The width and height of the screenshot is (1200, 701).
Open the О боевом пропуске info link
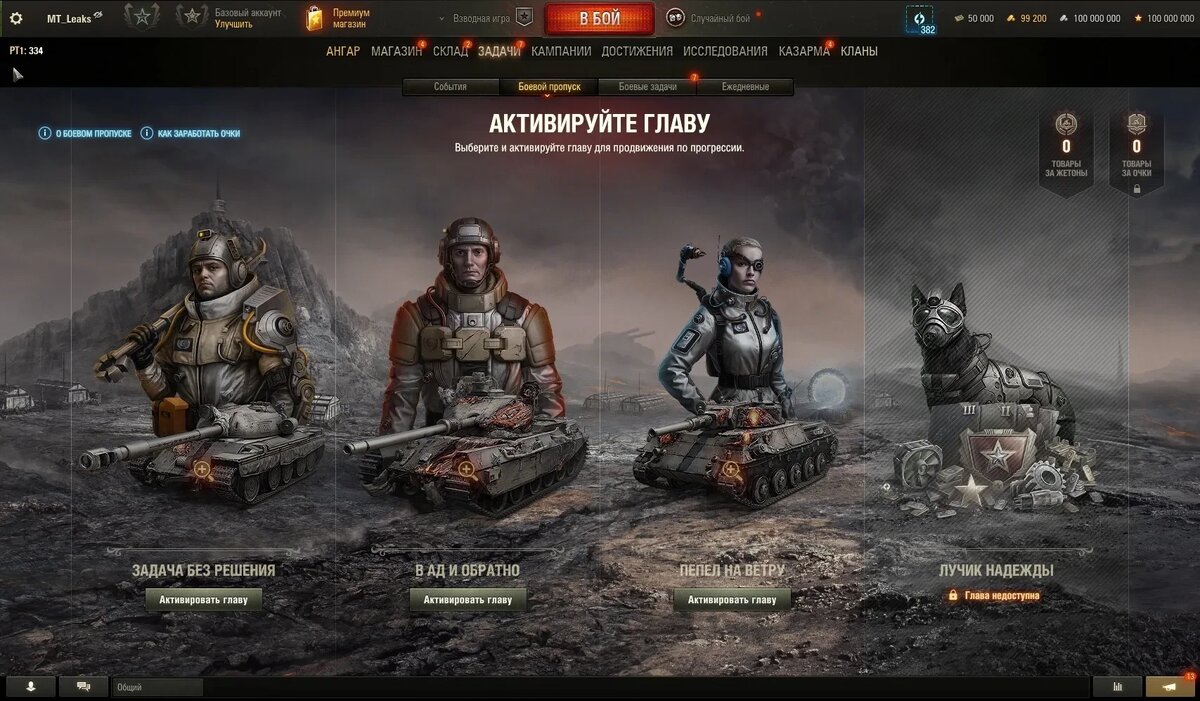pyautogui.click(x=85, y=133)
